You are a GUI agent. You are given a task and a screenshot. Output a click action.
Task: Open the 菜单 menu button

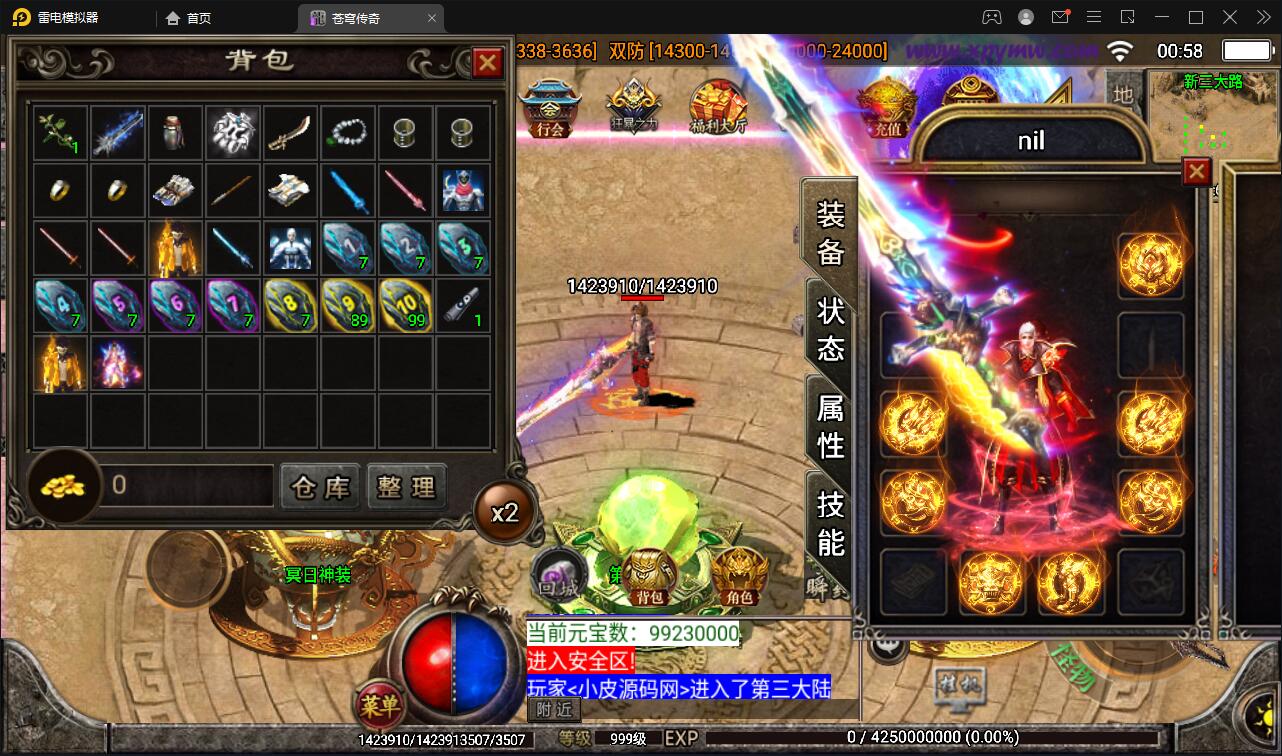pyautogui.click(x=379, y=706)
